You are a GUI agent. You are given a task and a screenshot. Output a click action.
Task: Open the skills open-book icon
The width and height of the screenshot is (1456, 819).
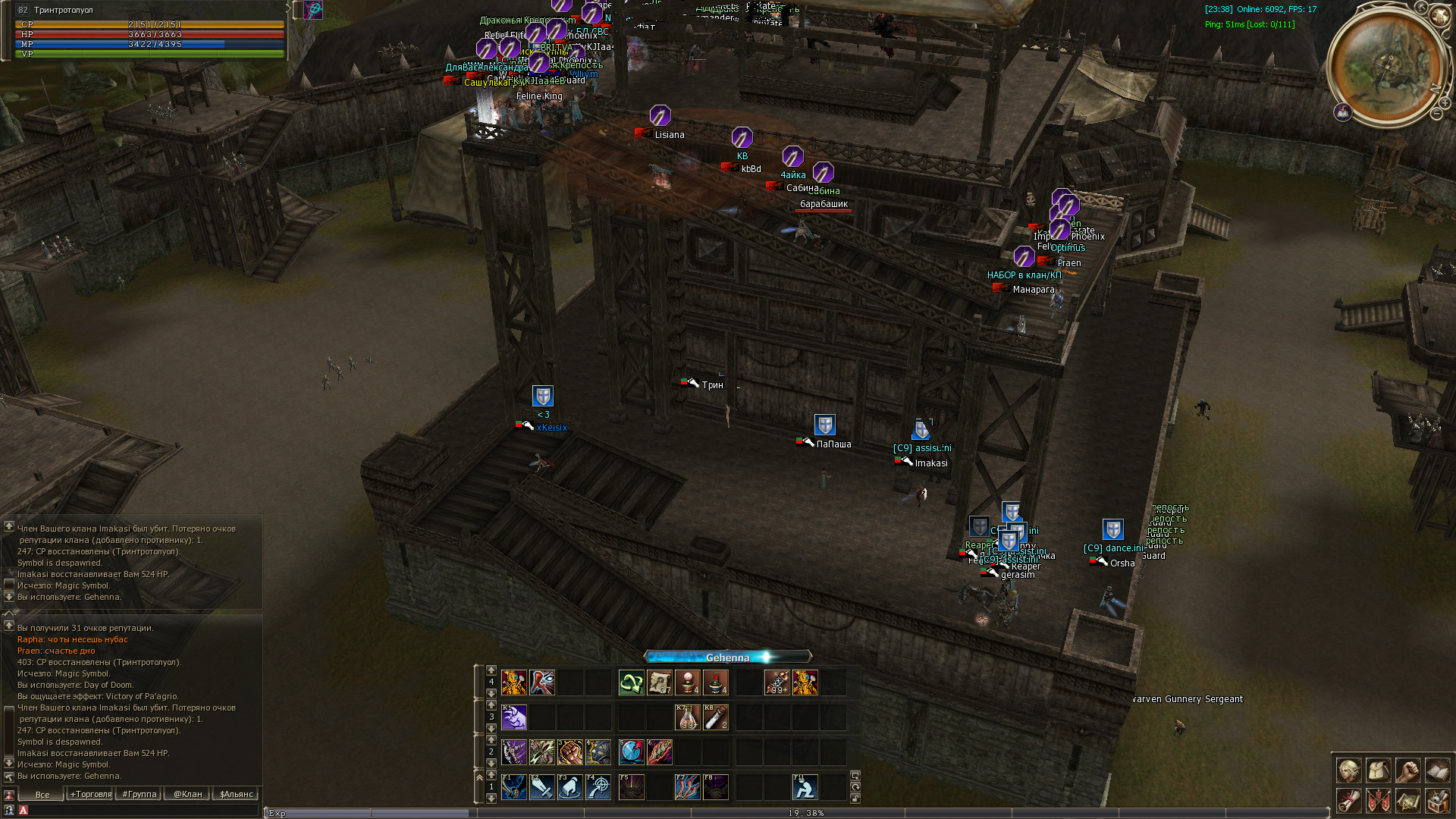(x=1437, y=770)
